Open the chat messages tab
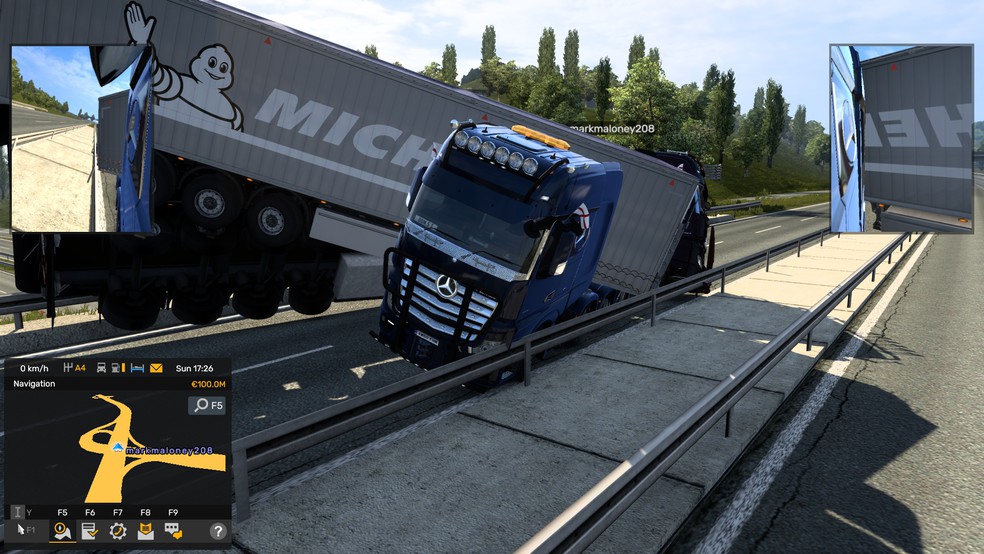 173,531
